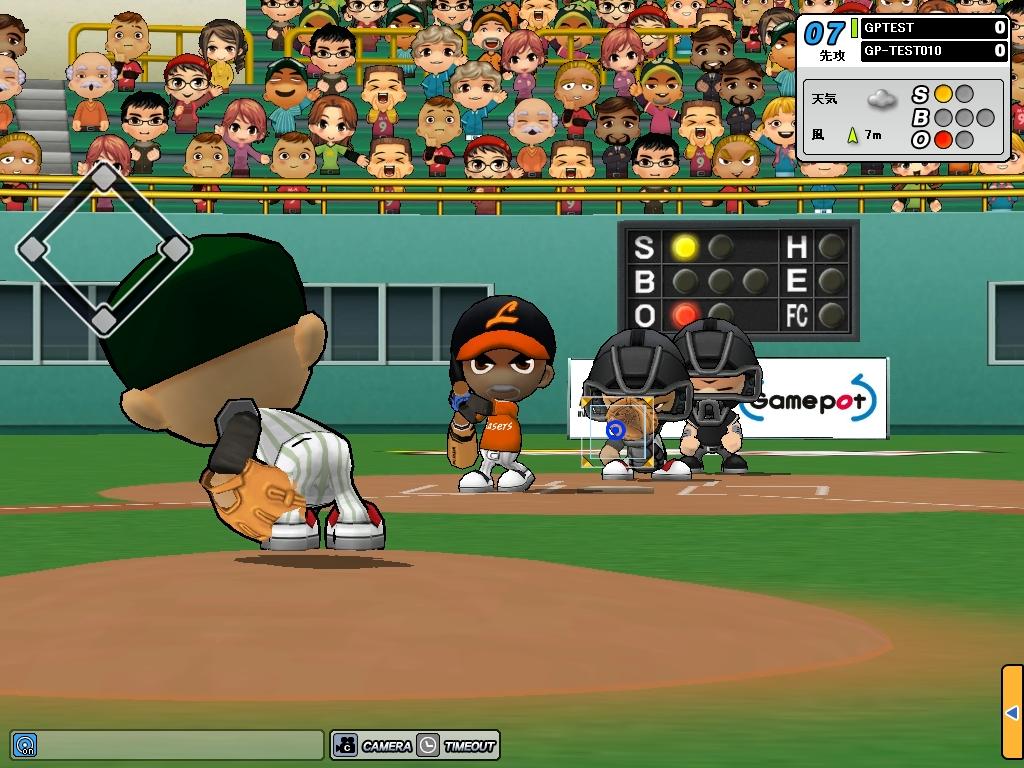Click the base runner diamond indicator
The width and height of the screenshot is (1024, 768).
[104, 249]
